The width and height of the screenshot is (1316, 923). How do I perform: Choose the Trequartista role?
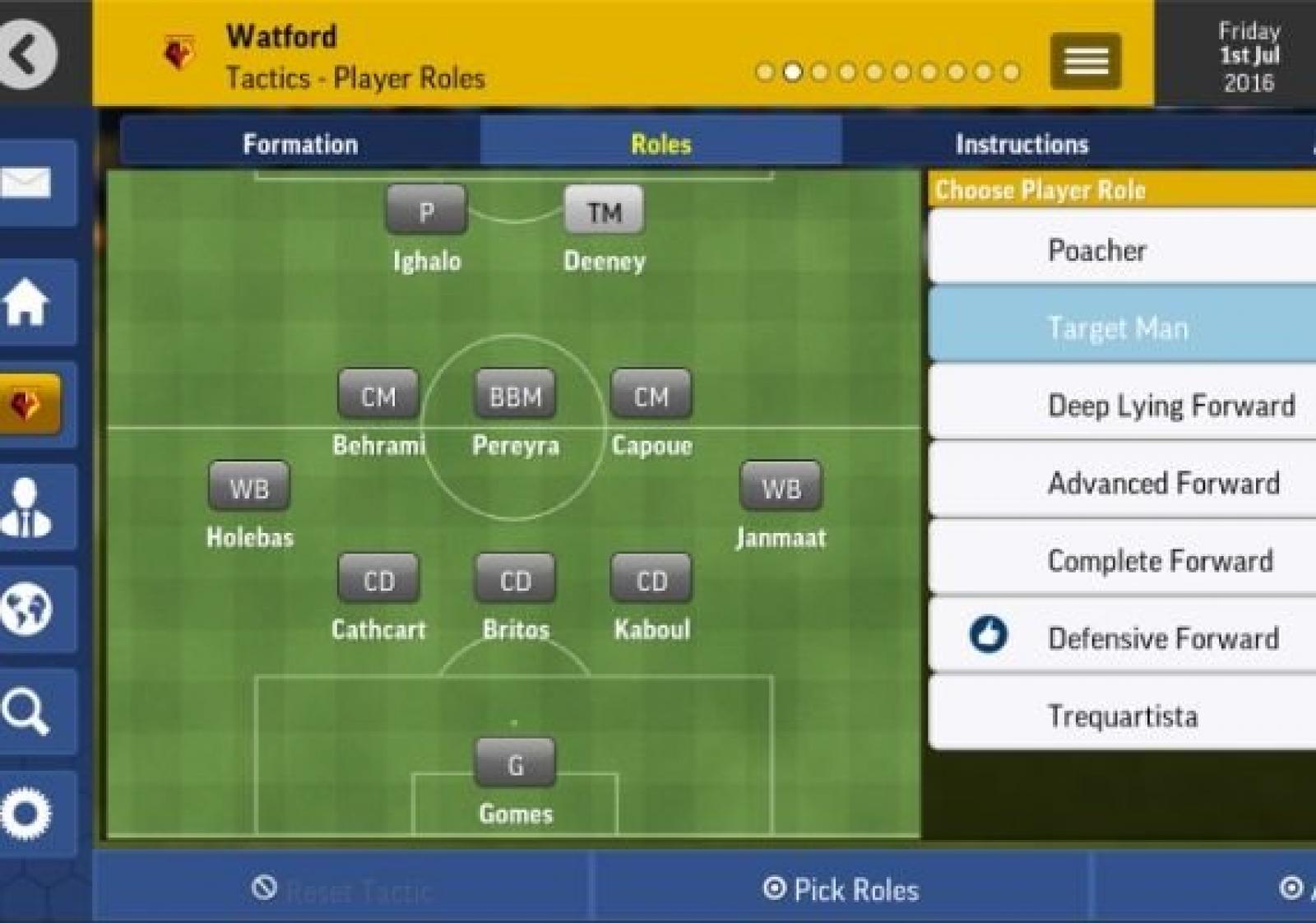coord(1122,716)
